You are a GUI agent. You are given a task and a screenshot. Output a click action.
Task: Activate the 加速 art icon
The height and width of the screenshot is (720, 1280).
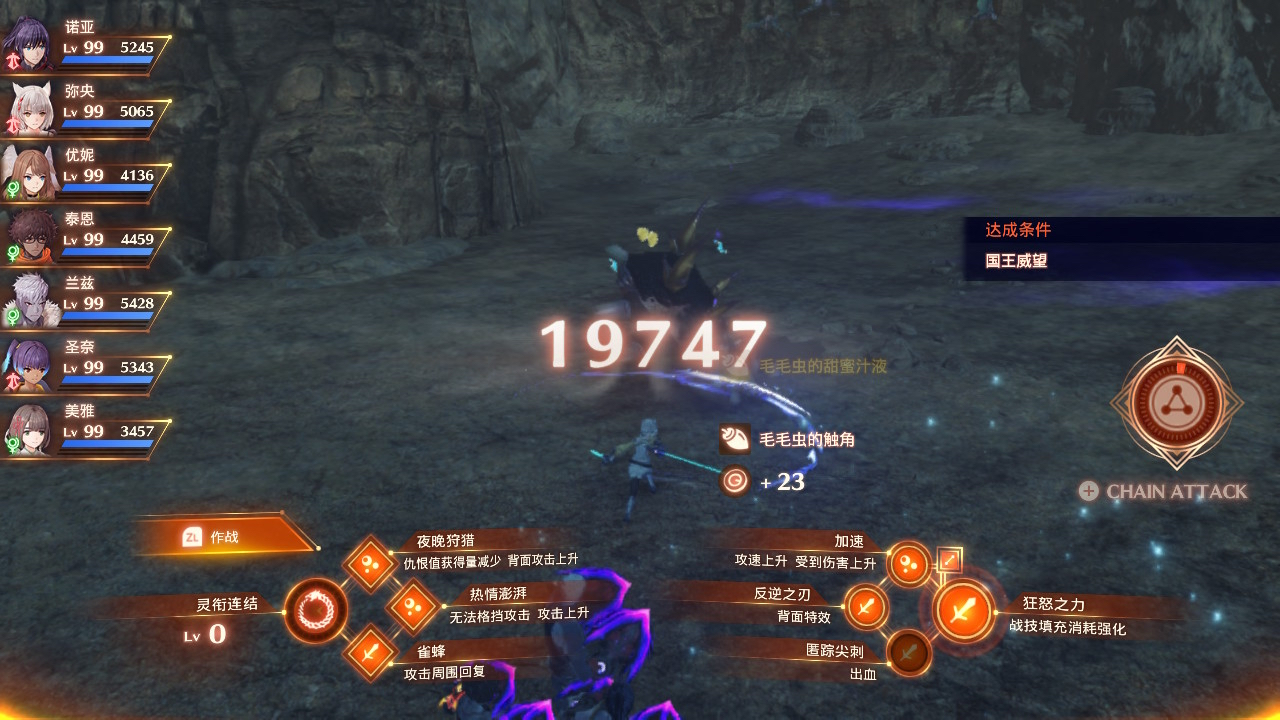tap(908, 565)
